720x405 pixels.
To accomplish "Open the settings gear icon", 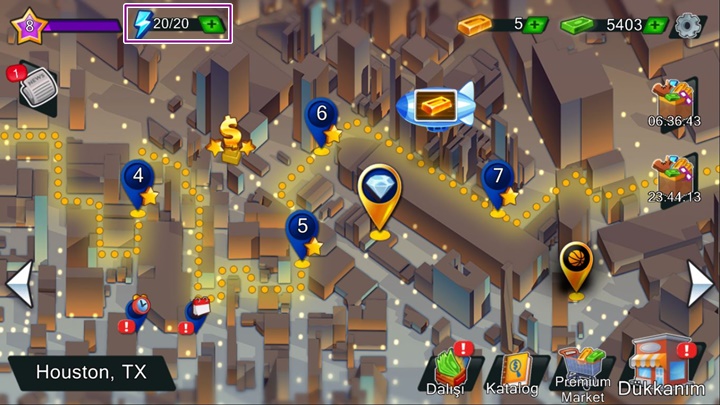I will [x=689, y=25].
